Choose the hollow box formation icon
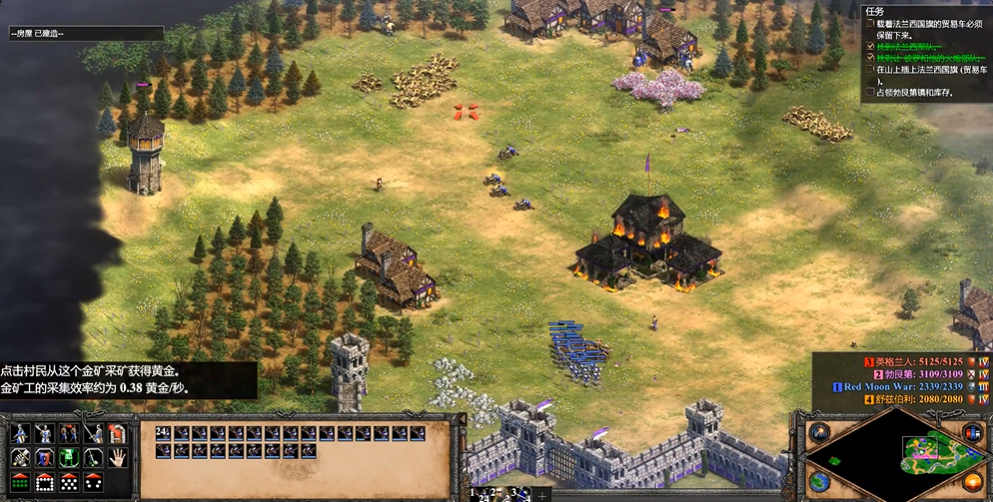Screen dimensions: 993x502 point(45,484)
